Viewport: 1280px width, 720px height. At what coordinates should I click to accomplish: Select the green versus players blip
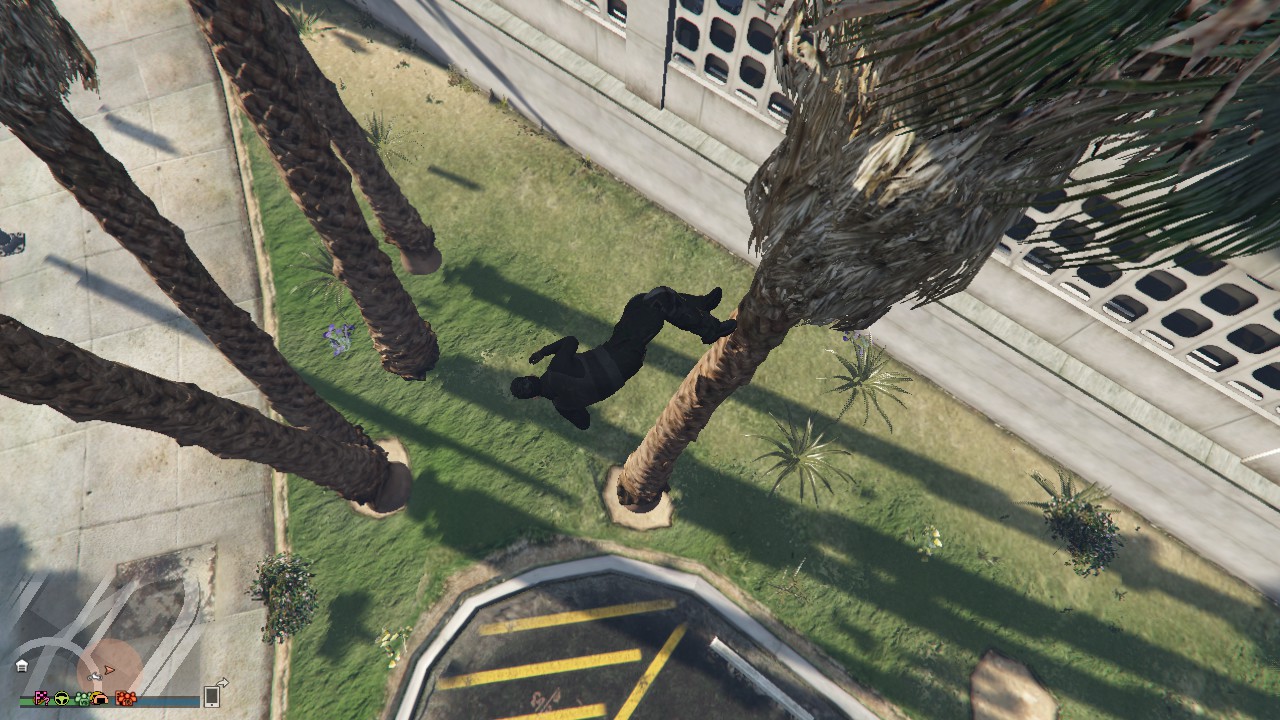pos(83,699)
